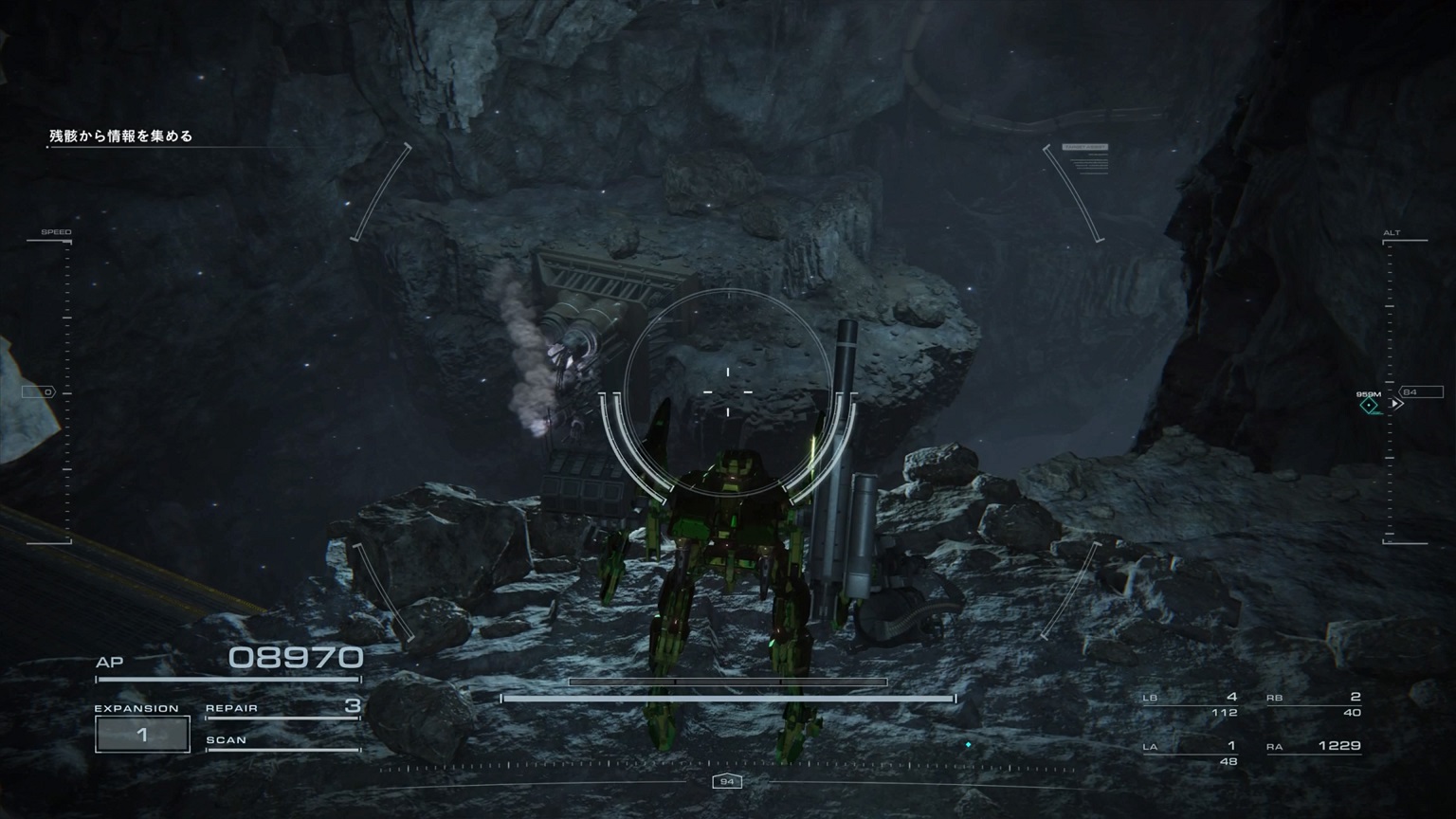Screen dimensions: 1456x819
Task: Pick the LA arm weapon slot
Action: tap(1191, 753)
